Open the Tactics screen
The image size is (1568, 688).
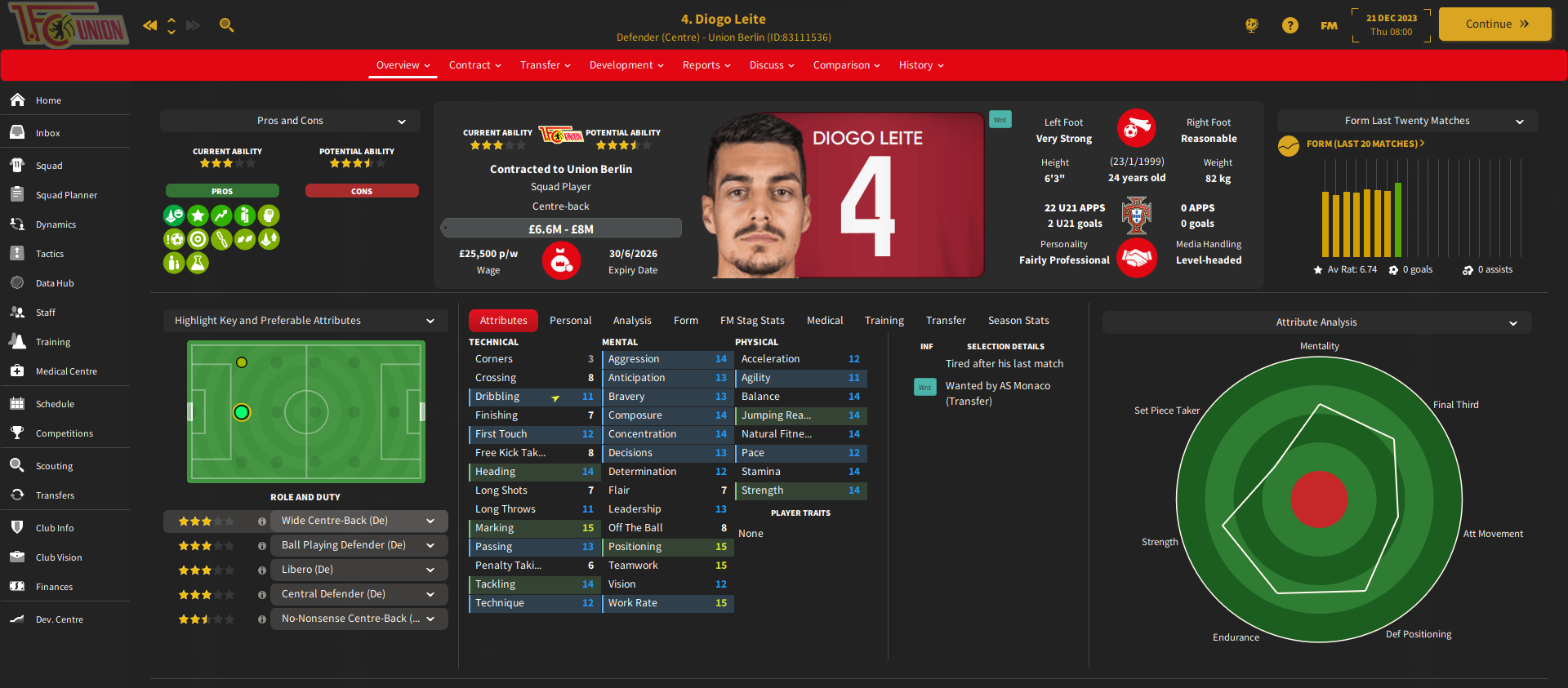[x=49, y=254]
